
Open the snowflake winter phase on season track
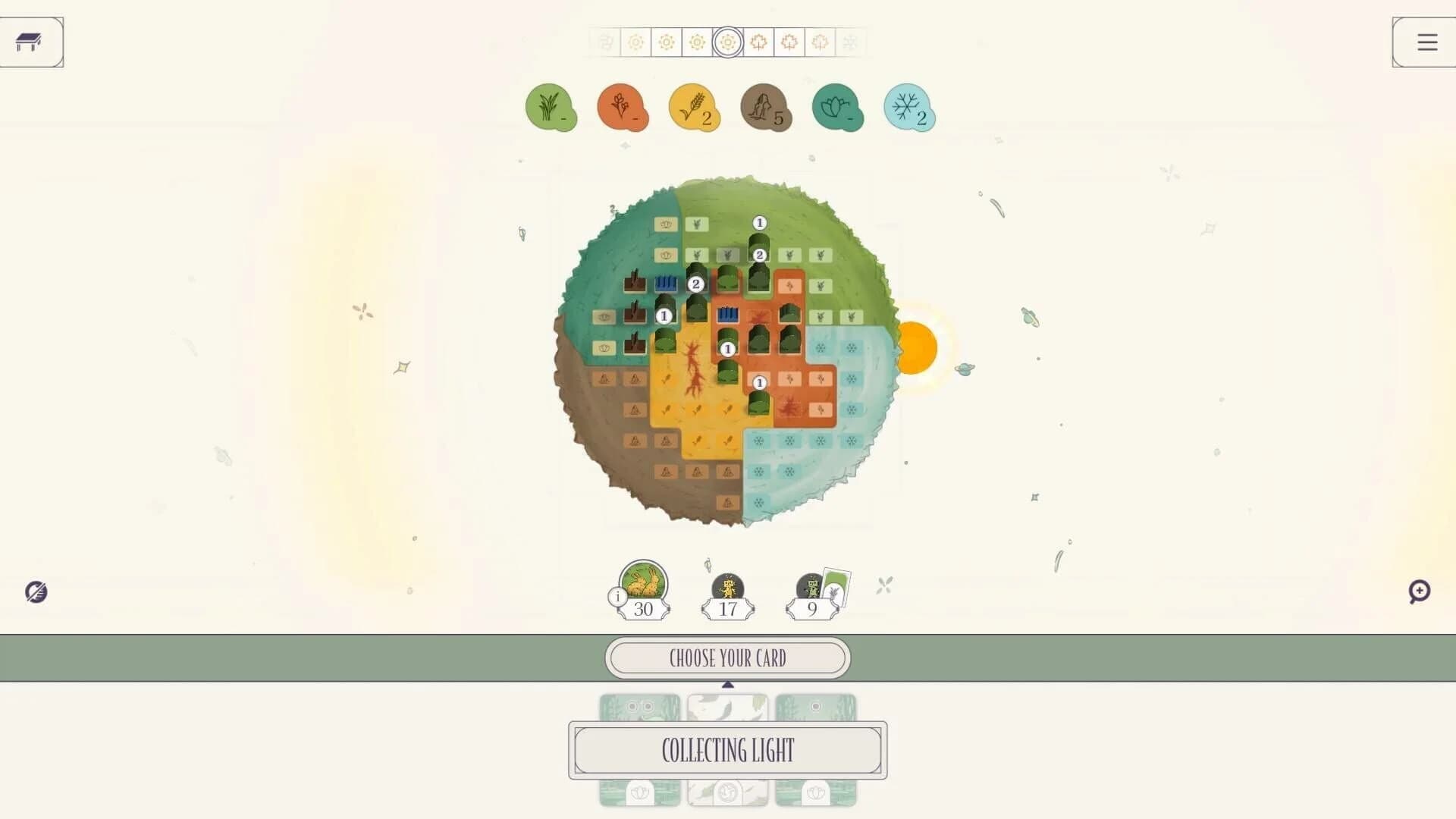[x=850, y=42]
